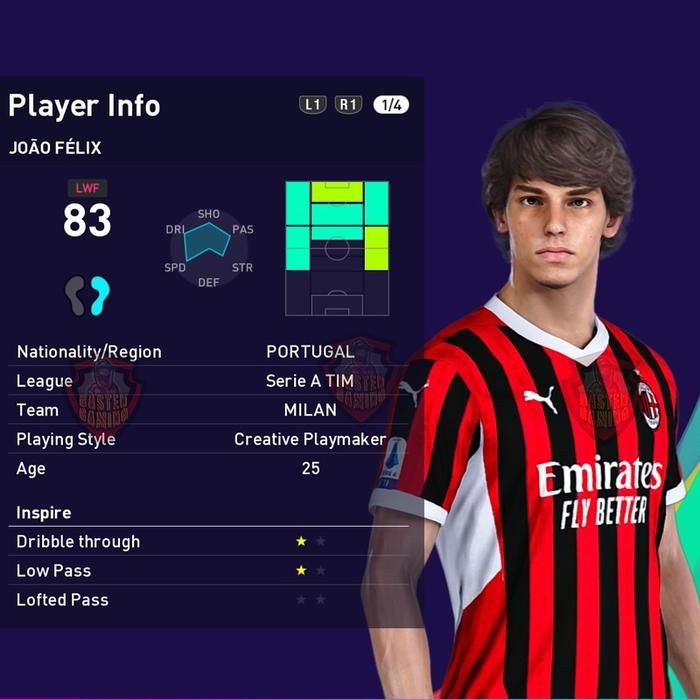700x700 pixels.
Task: Click the pitch position map
Action: tap(337, 248)
